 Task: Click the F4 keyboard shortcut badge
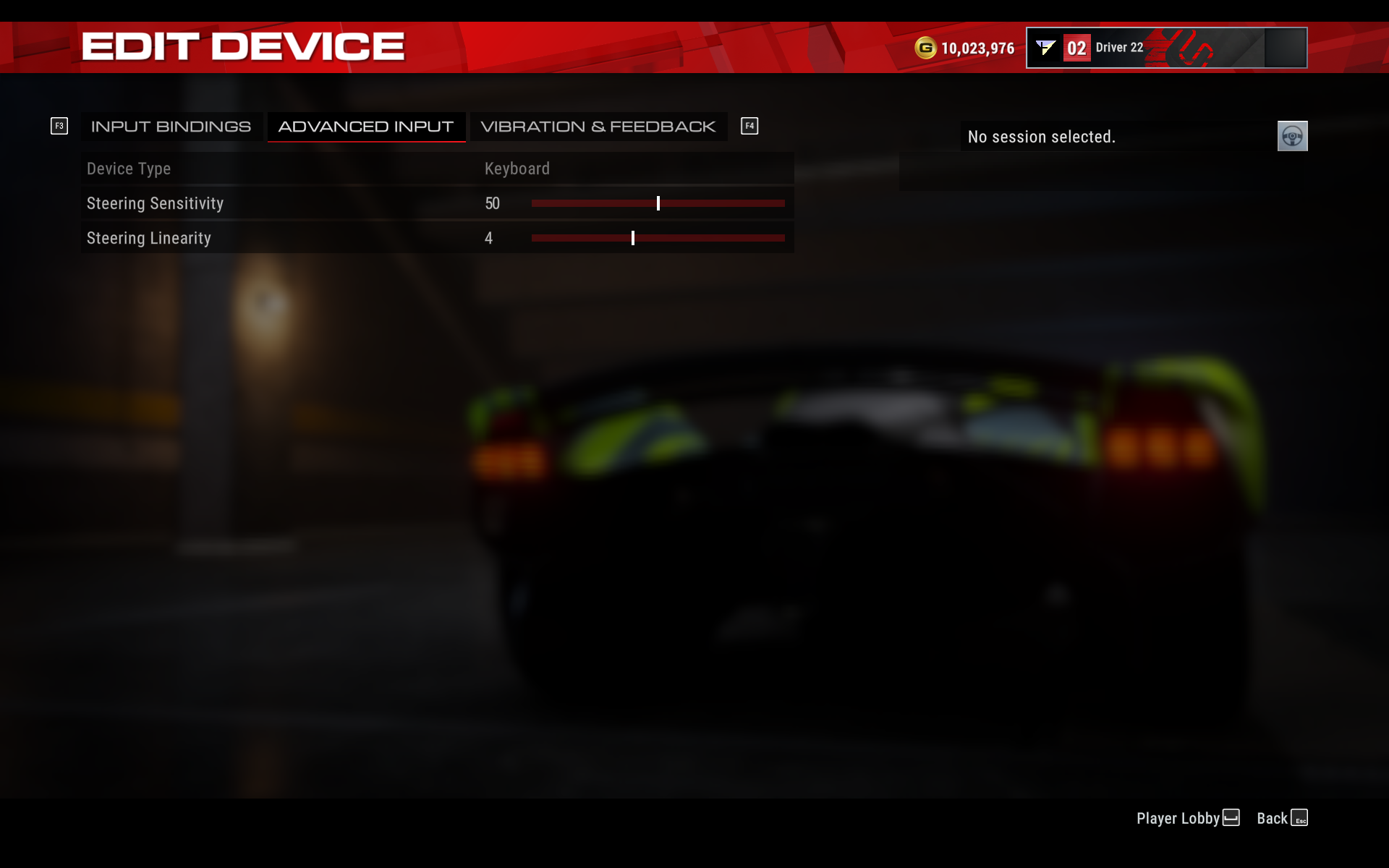749,125
